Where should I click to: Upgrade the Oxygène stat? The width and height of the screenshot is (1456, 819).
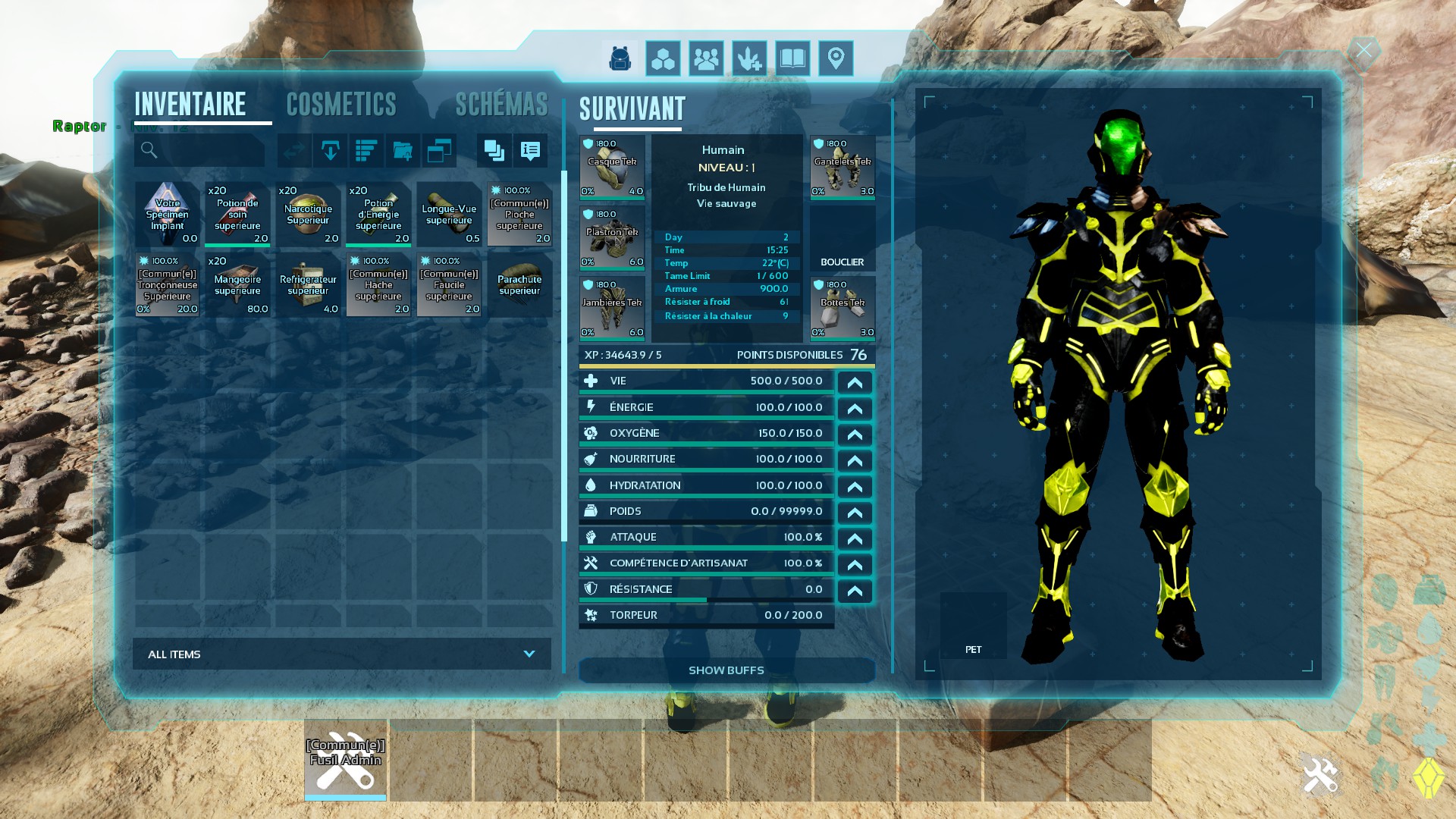(x=855, y=435)
